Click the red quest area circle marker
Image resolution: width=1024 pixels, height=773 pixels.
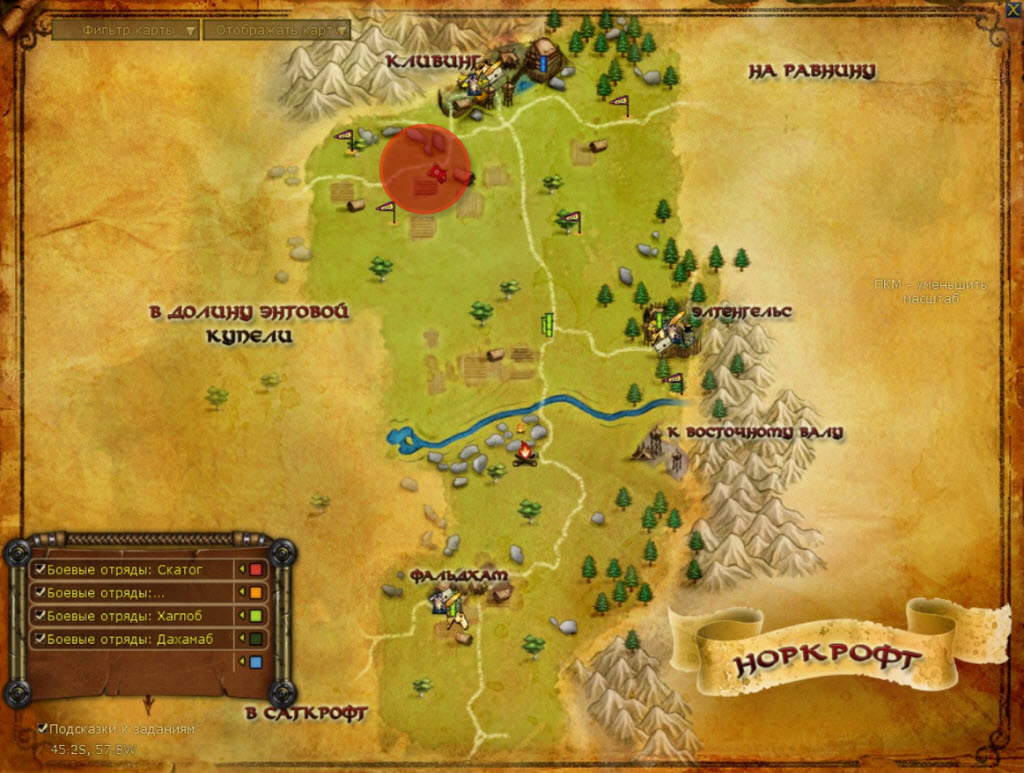pyautogui.click(x=425, y=168)
